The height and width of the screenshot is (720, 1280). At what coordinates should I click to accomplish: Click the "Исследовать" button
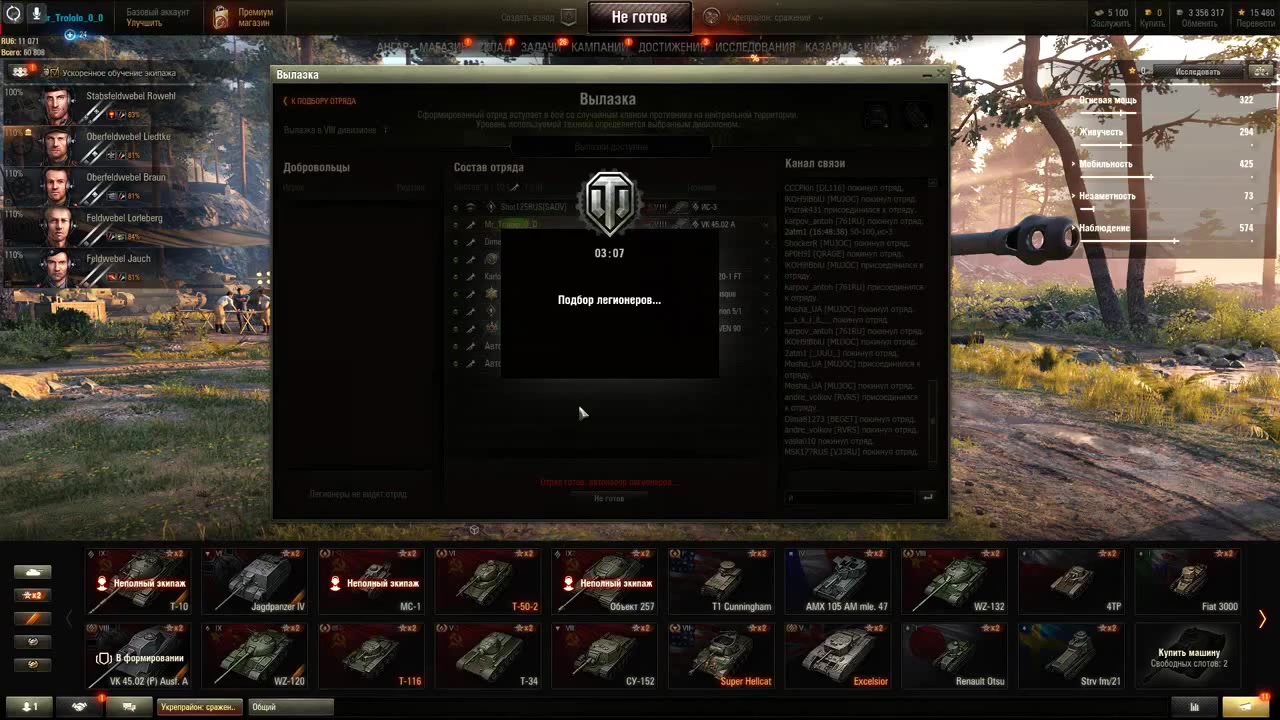tap(1197, 72)
